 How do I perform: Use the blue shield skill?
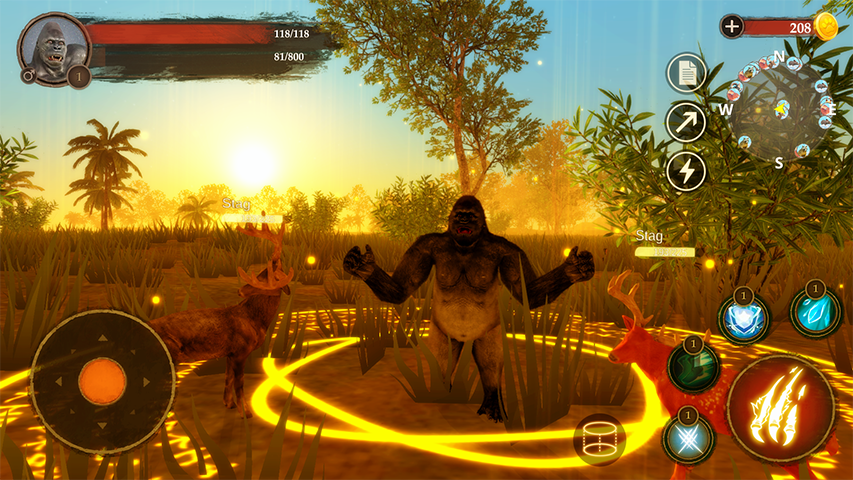[x=744, y=319]
